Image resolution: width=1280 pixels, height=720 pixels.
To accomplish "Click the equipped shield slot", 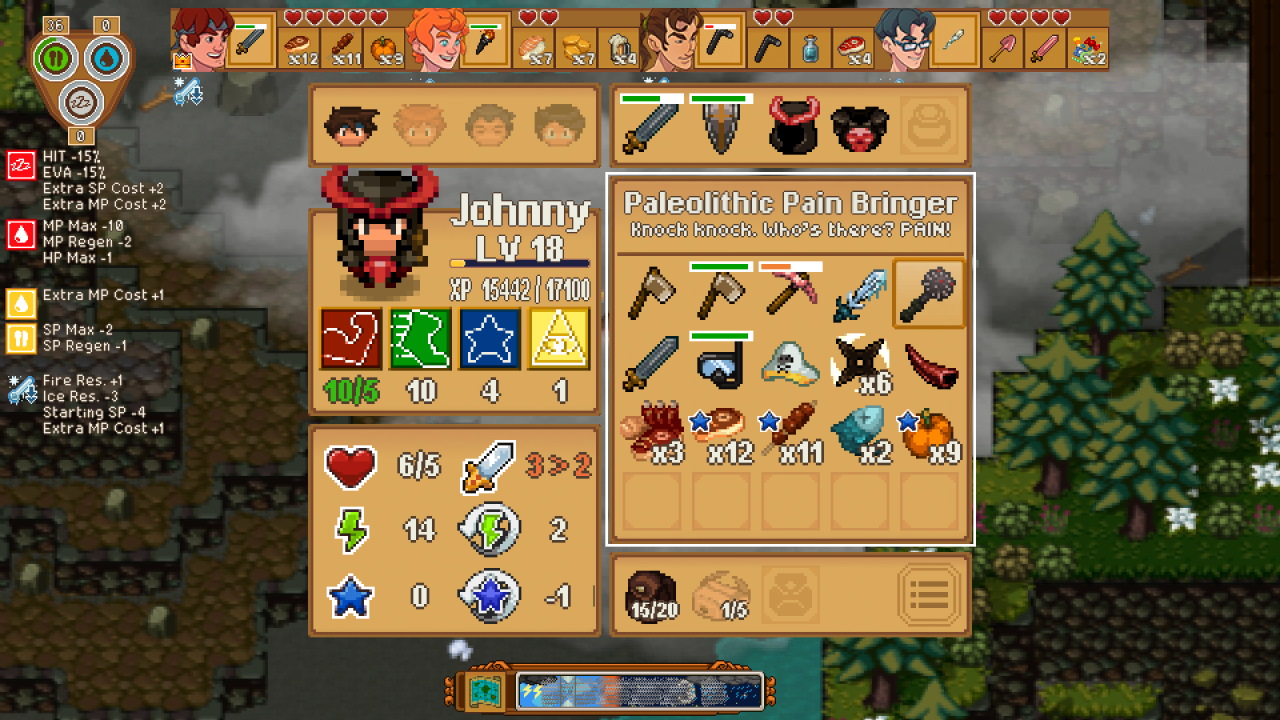I will tap(722, 125).
